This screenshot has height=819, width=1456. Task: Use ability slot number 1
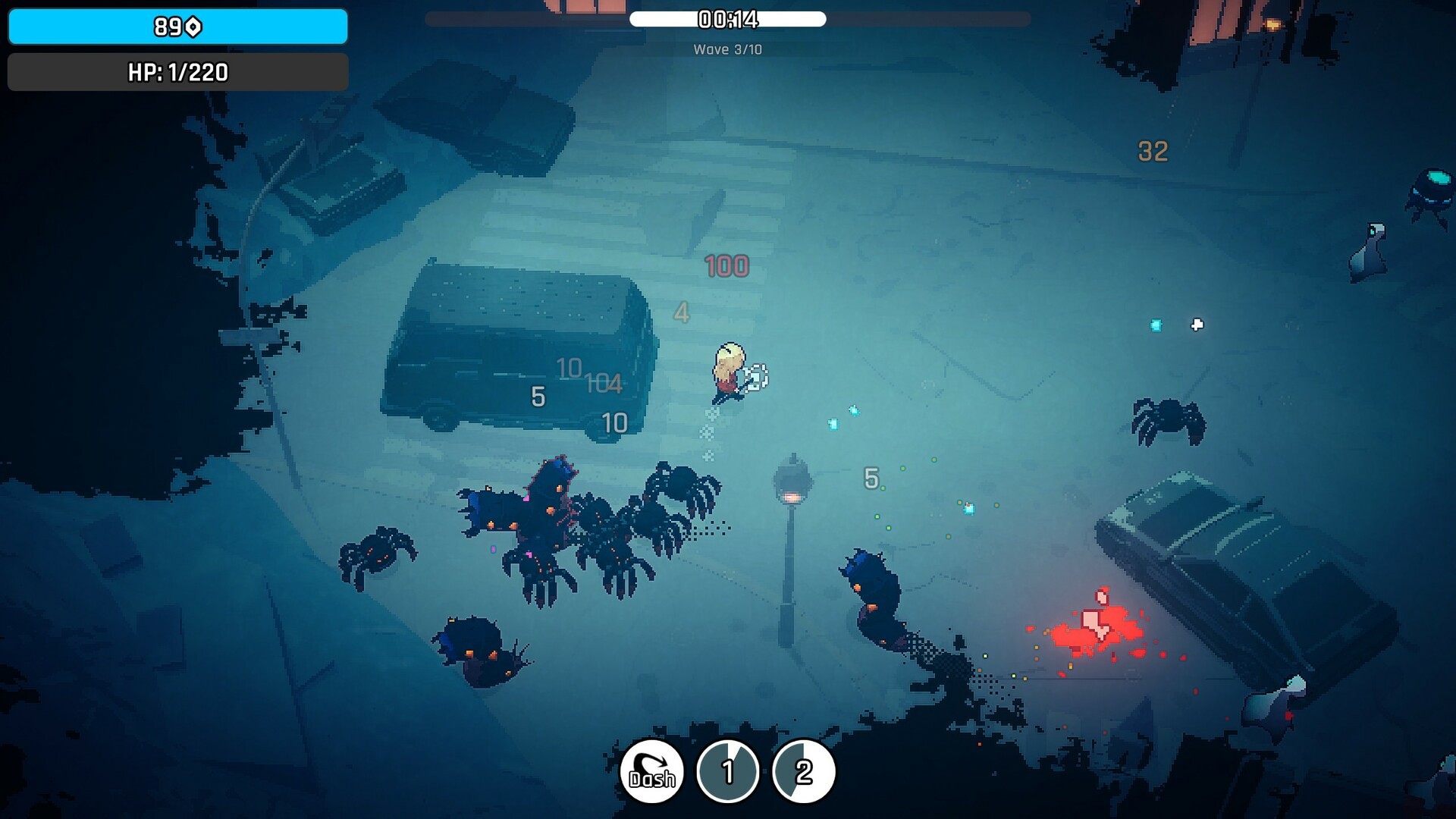[x=728, y=772]
